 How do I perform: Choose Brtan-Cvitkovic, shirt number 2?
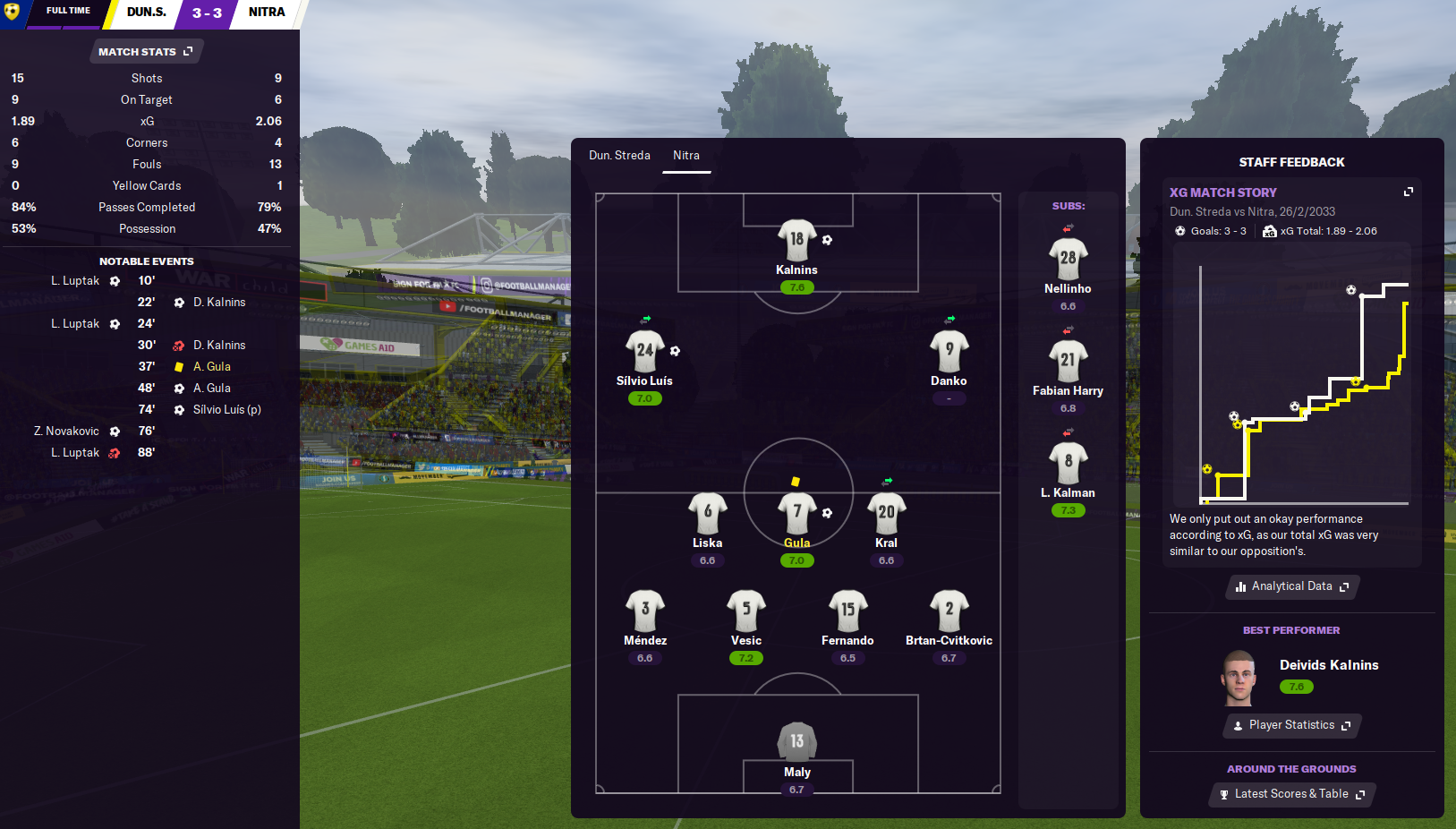coord(949,611)
